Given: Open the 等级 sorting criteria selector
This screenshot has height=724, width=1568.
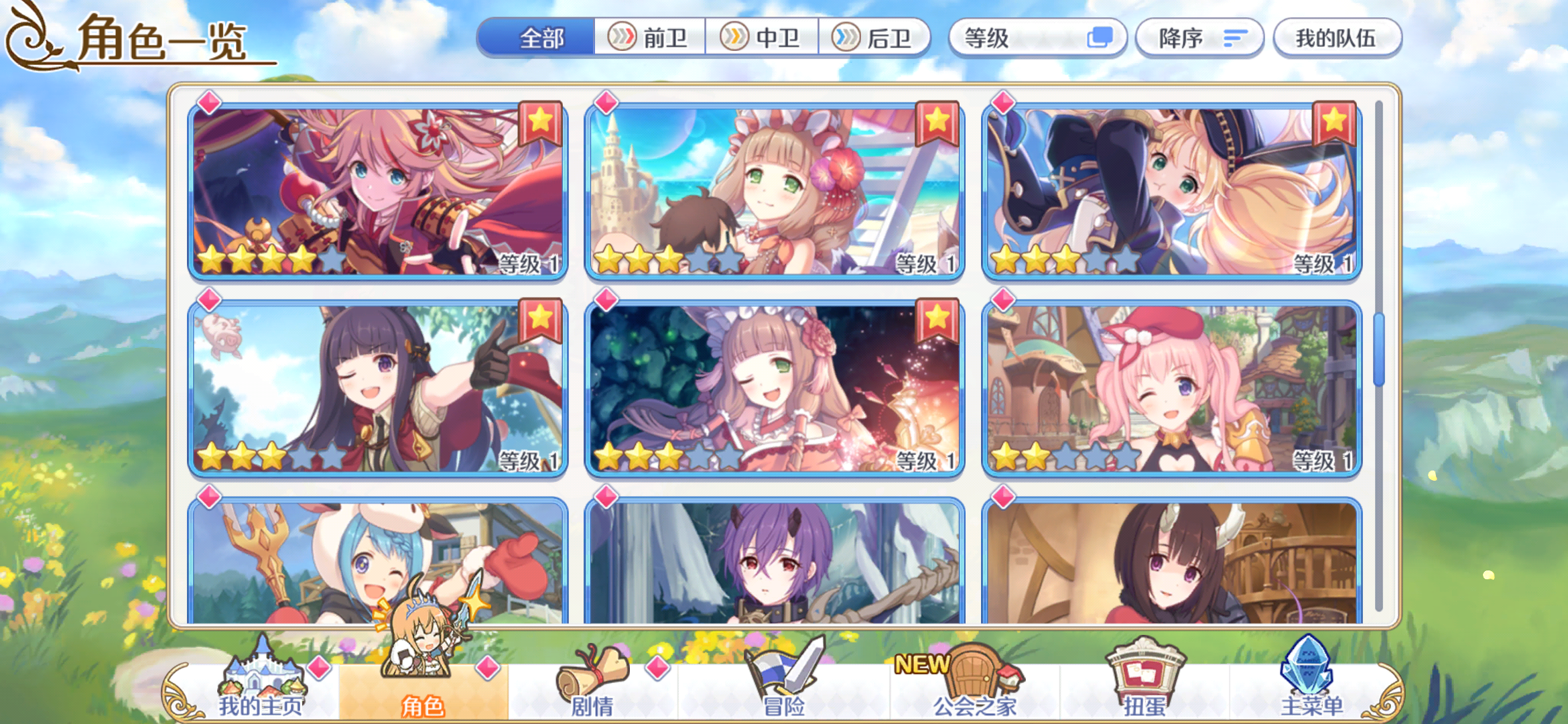Looking at the screenshot, I should [x=1037, y=38].
